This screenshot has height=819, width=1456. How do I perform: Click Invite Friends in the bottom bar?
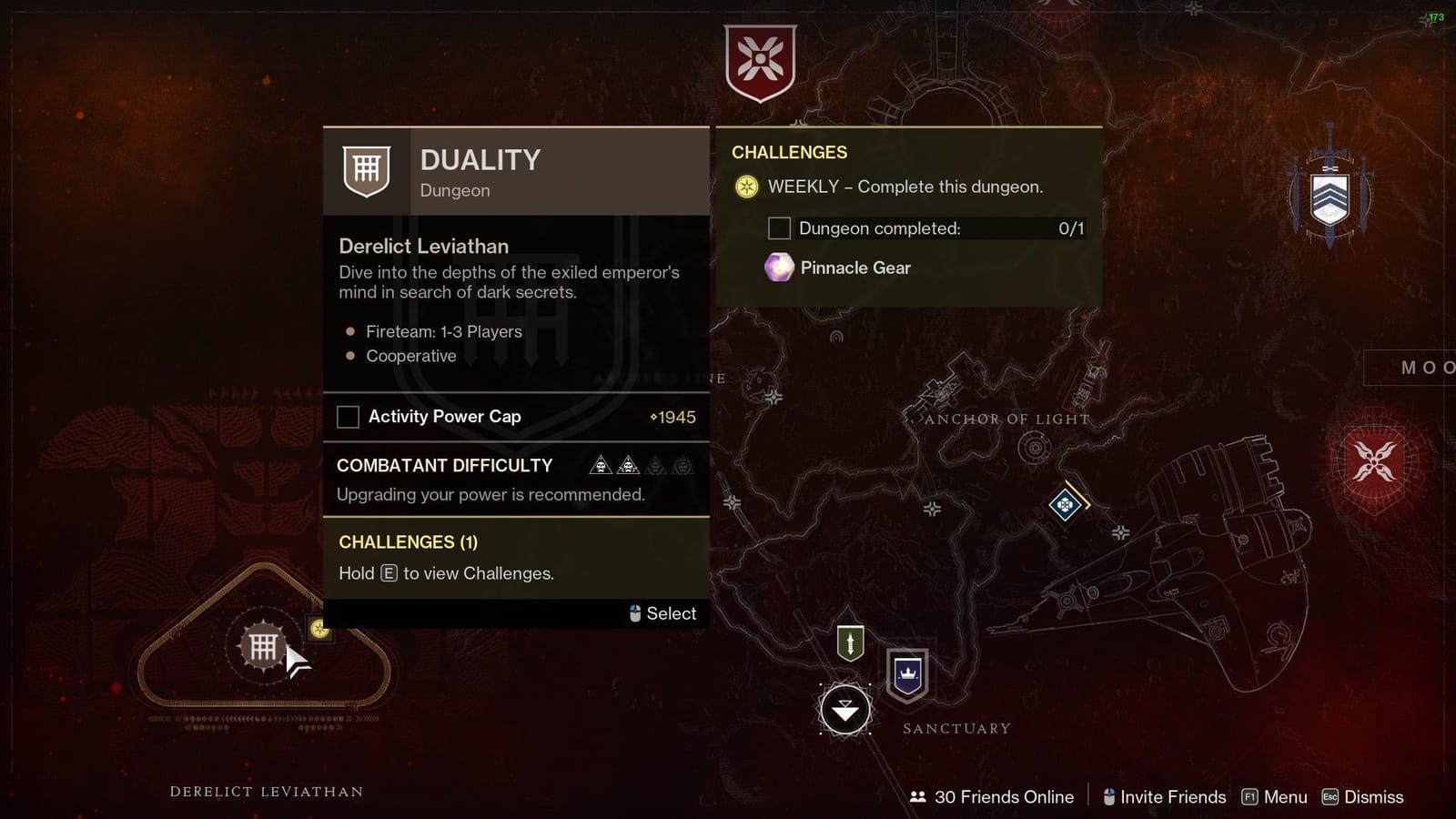tap(1173, 796)
